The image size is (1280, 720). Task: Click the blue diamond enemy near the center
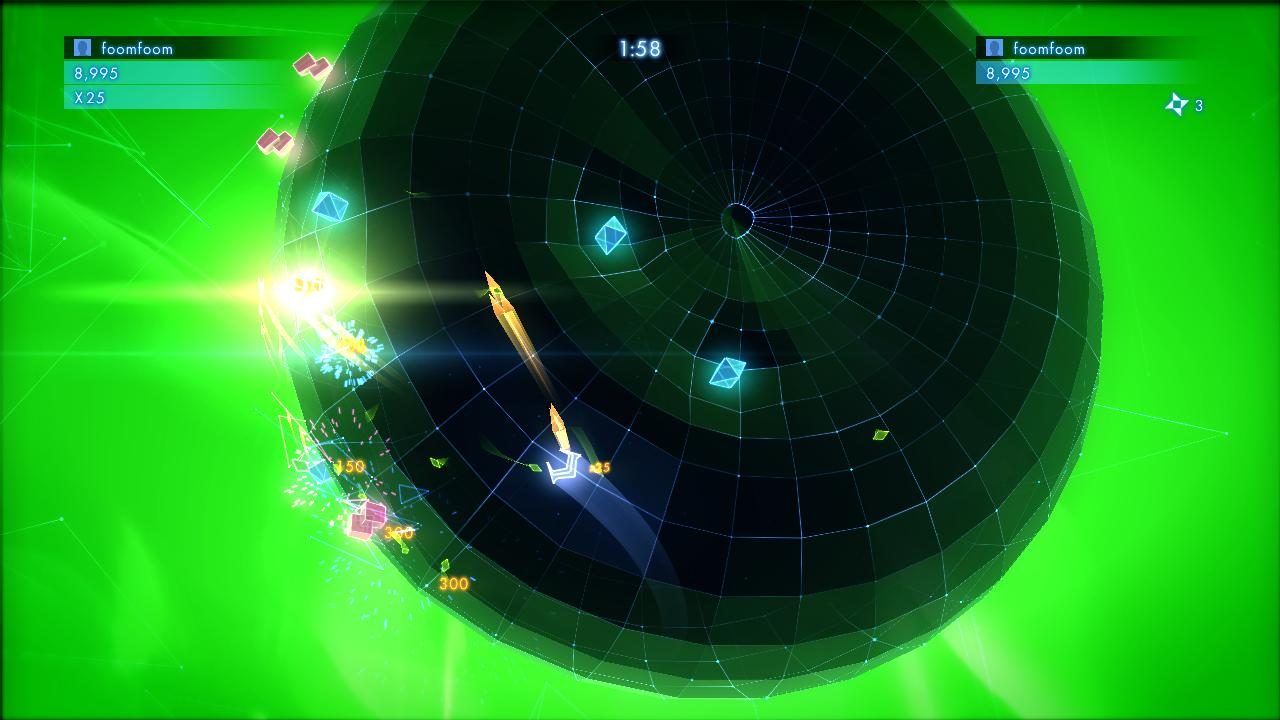pos(610,237)
